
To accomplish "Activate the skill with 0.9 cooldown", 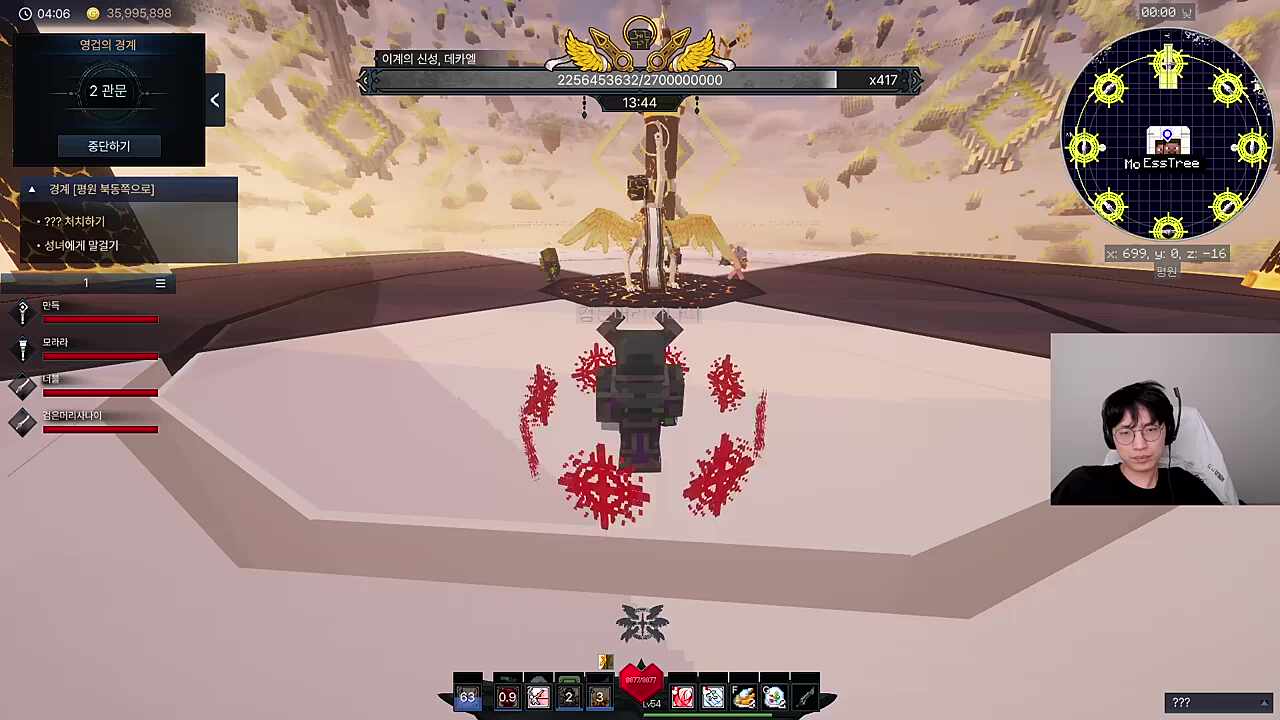I will coord(507,697).
